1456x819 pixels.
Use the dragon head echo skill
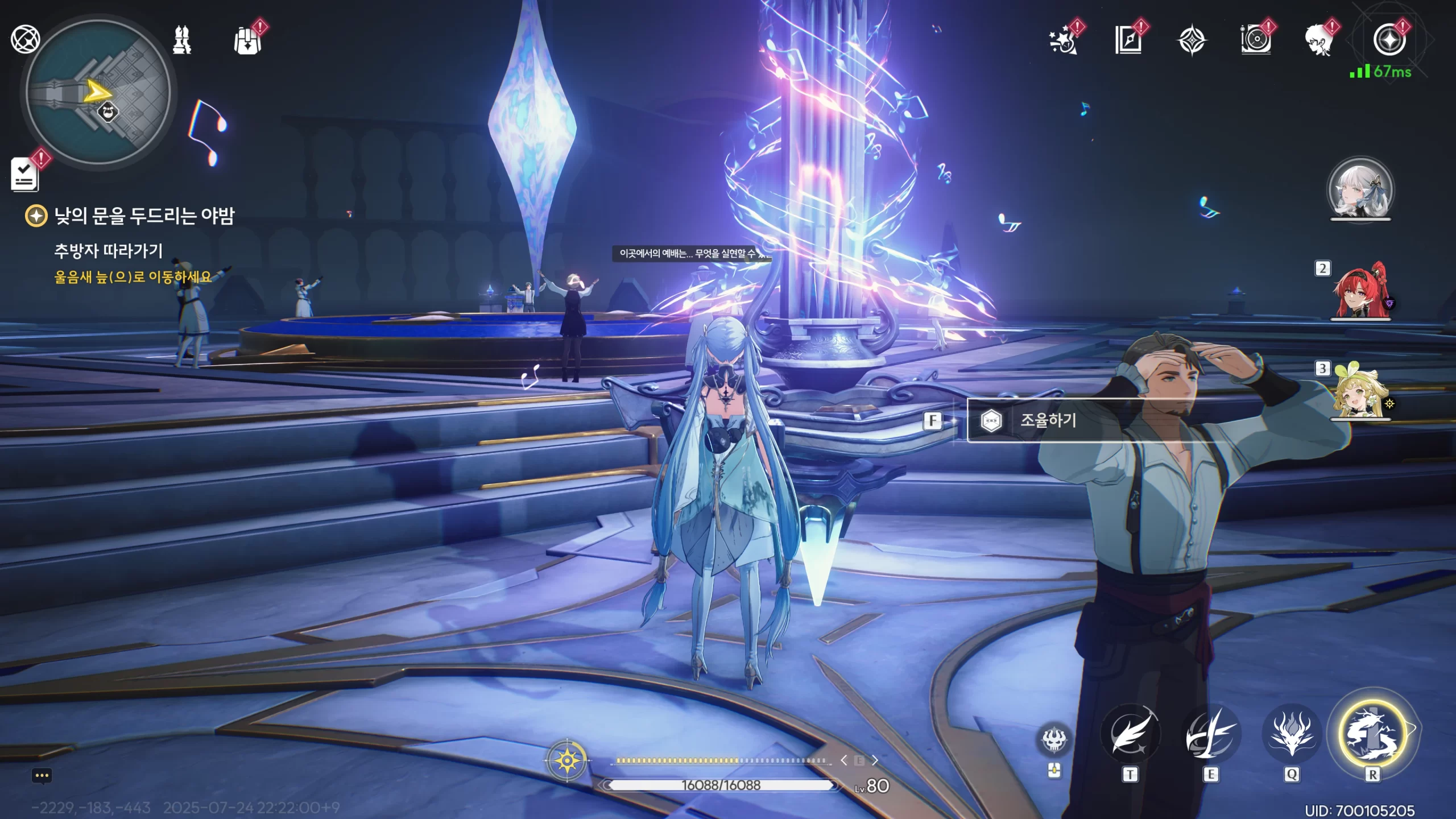tap(1292, 735)
